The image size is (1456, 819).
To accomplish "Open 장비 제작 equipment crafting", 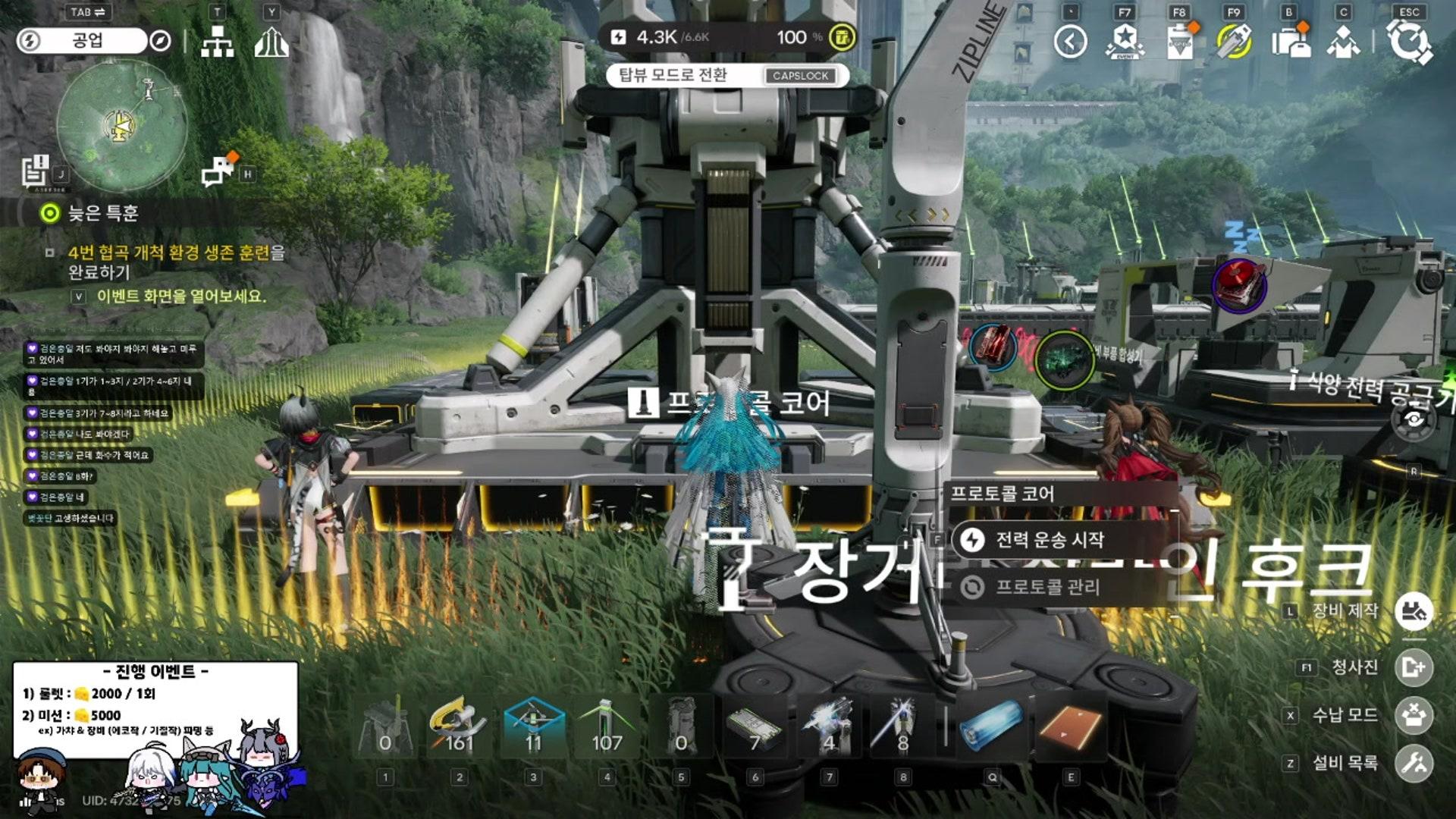I will pyautogui.click(x=1414, y=611).
